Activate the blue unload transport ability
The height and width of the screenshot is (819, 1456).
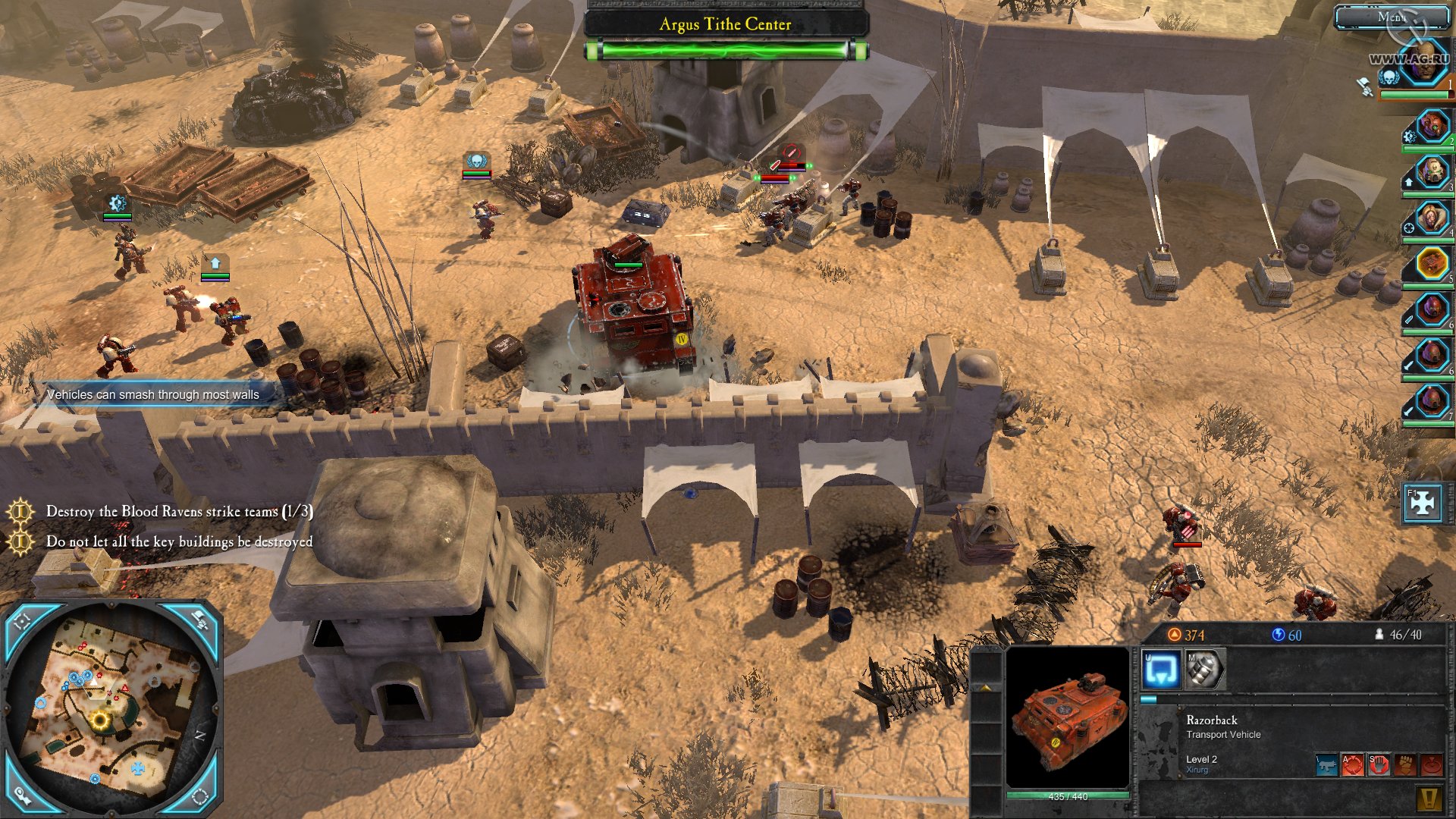pos(1161,670)
